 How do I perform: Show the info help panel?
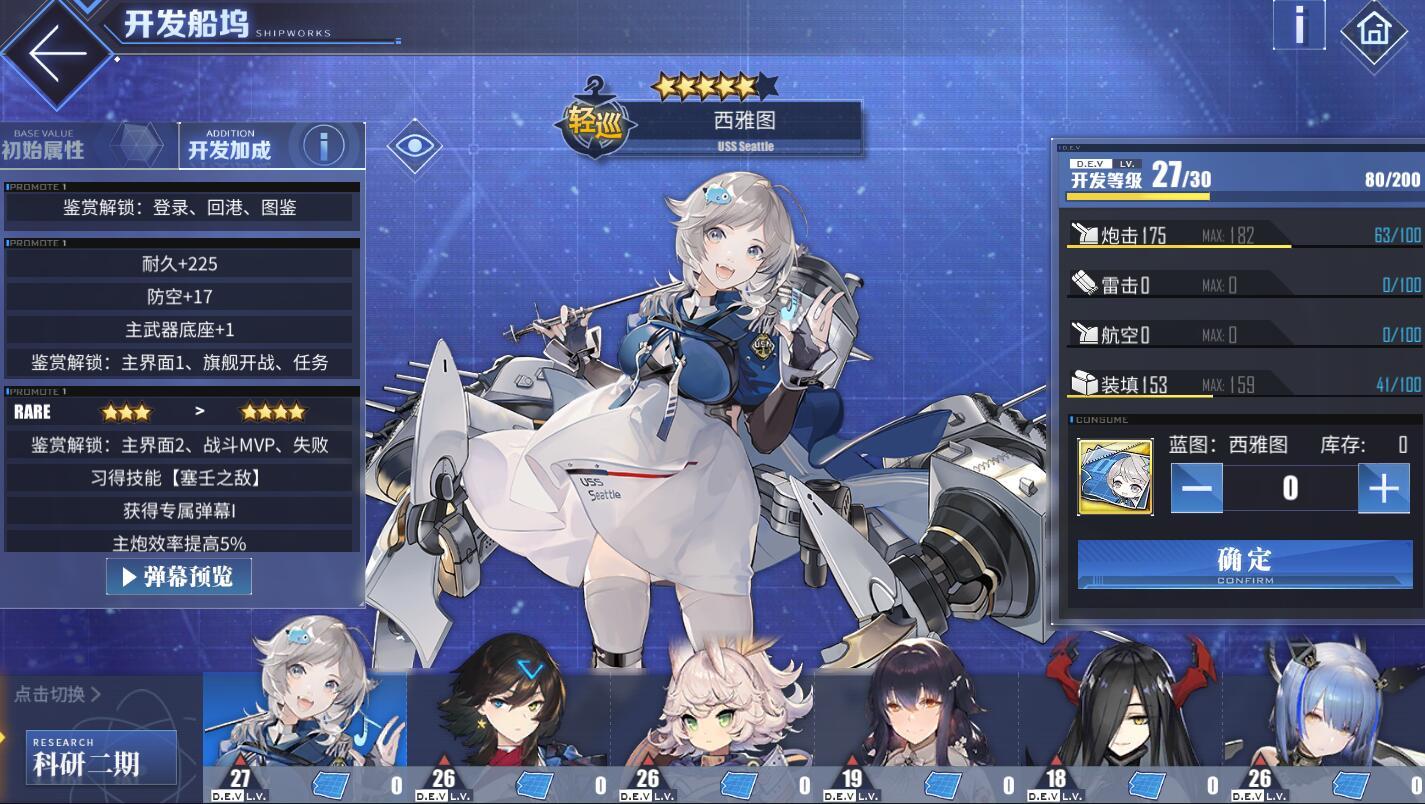[1298, 24]
